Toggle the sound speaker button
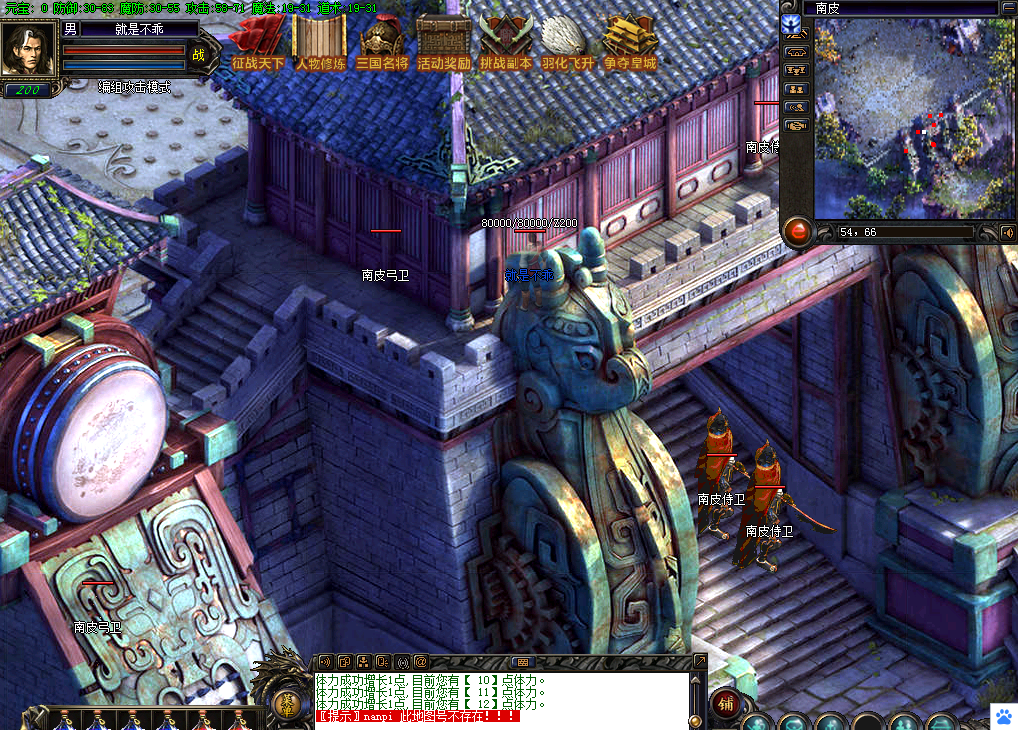This screenshot has height=730, width=1018. (x=1007, y=232)
